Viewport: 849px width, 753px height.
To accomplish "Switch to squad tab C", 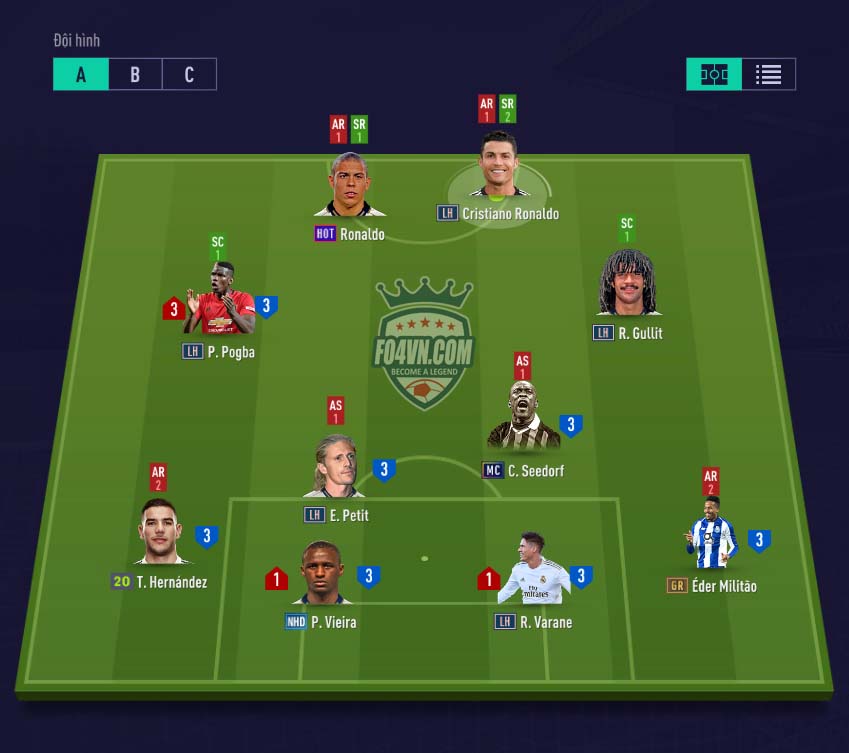I will click(x=189, y=75).
